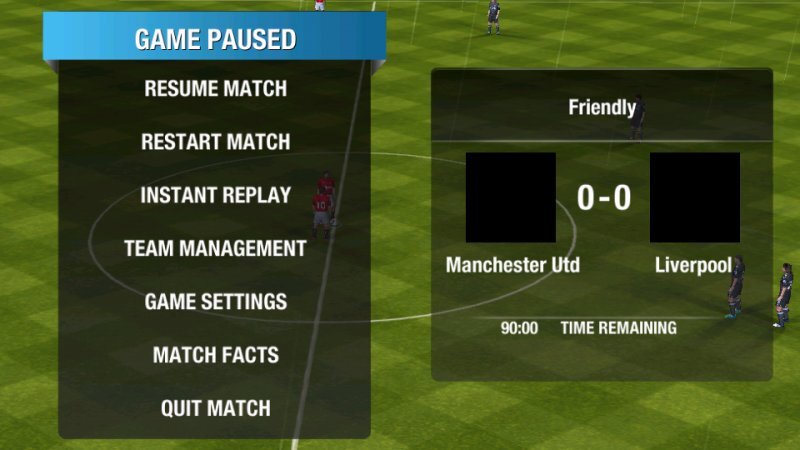This screenshot has height=450, width=800.
Task: Resume the paused match
Action: (x=215, y=89)
